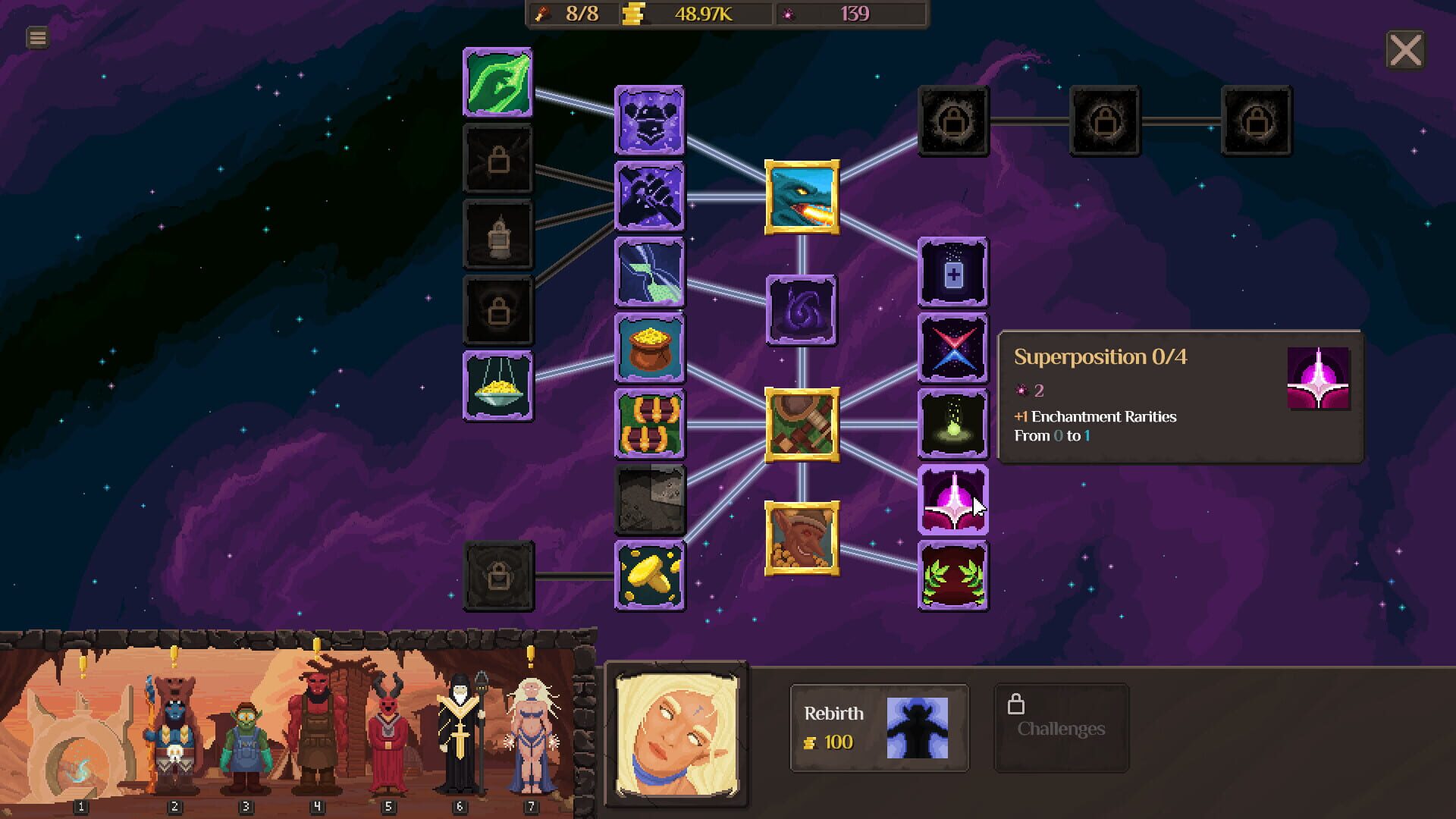Pick the golden ring skill node
The width and height of the screenshot is (1456, 819).
[x=651, y=575]
